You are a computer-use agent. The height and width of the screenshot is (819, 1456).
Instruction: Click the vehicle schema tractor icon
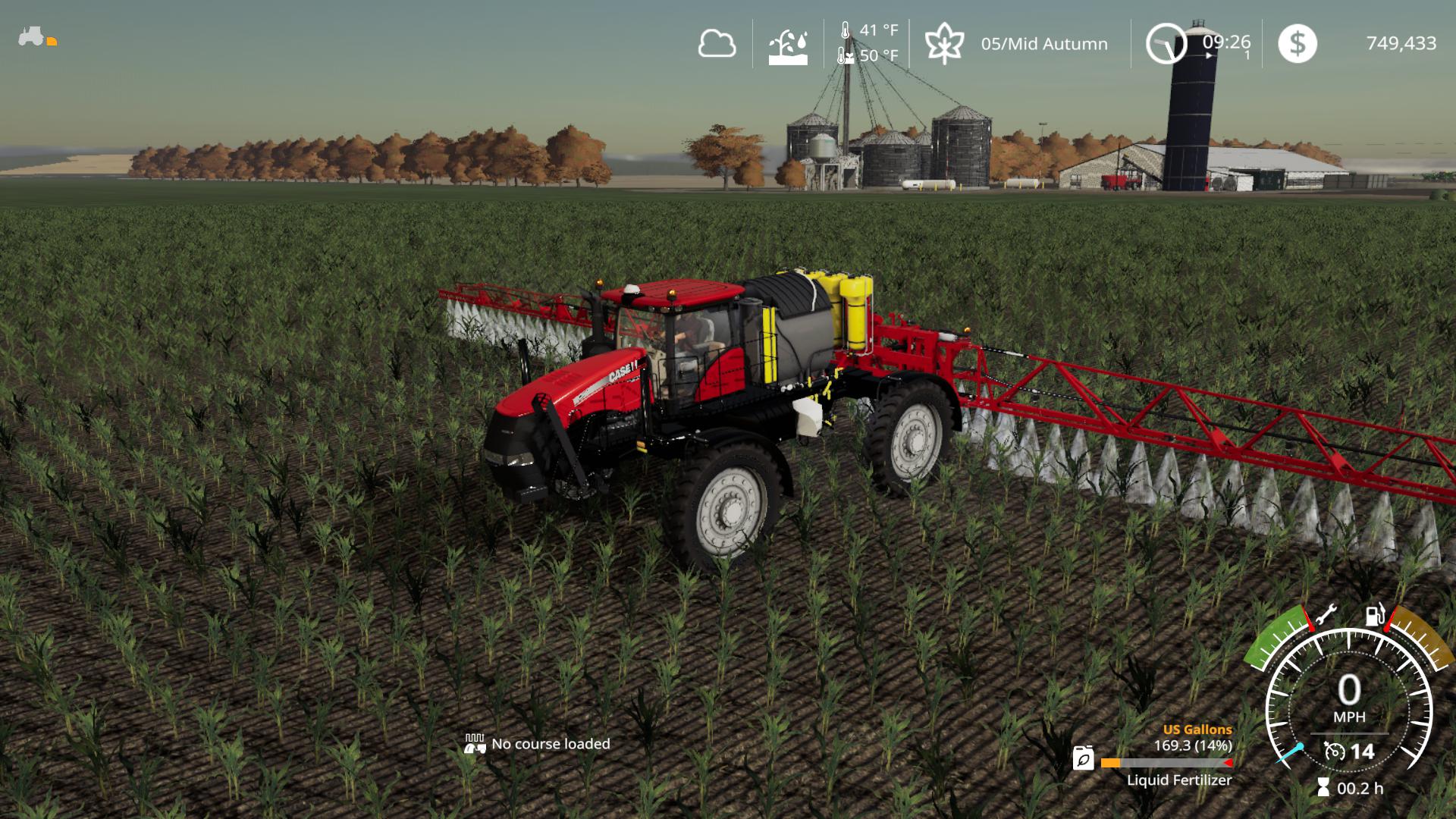[x=32, y=36]
